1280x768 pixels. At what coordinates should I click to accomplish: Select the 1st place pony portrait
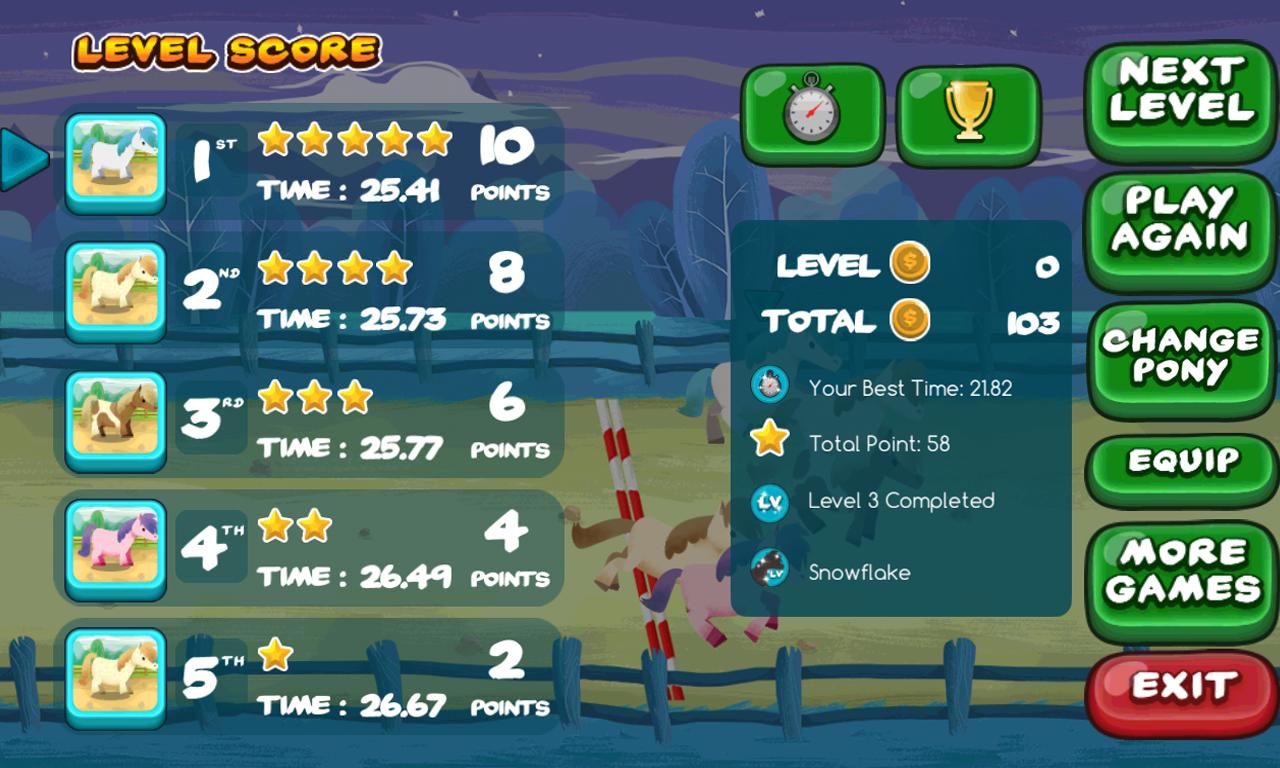tap(115, 160)
